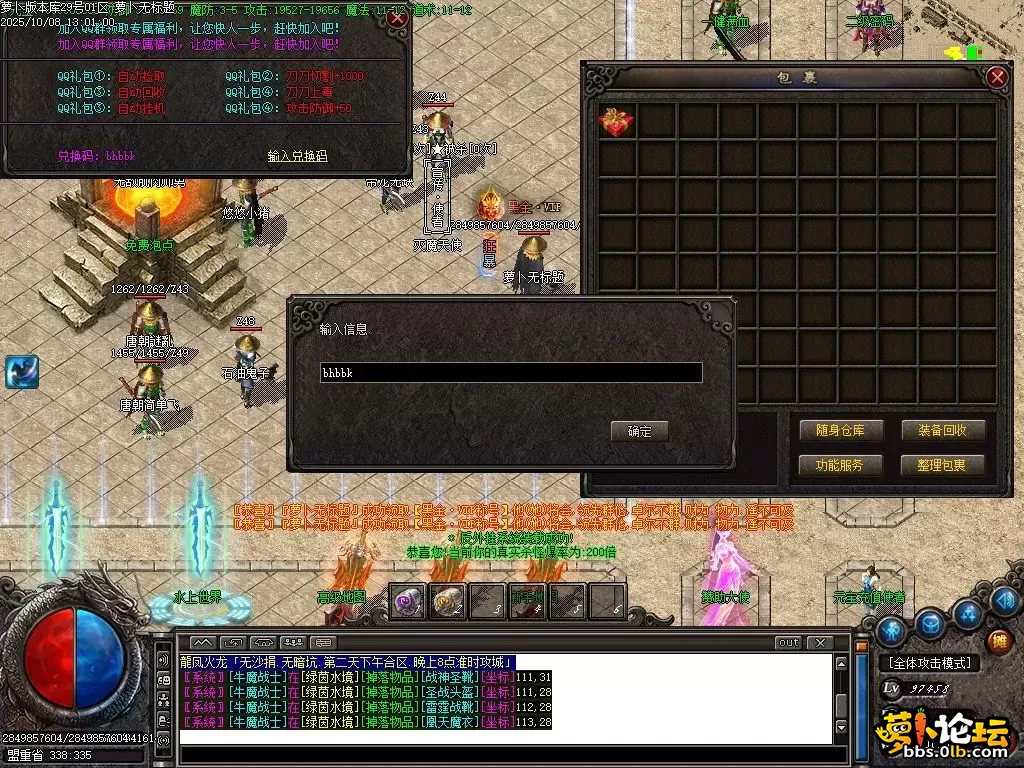1024x768 pixels.
Task: Click the 输入信息 text input field
Action: pyautogui.click(x=510, y=373)
